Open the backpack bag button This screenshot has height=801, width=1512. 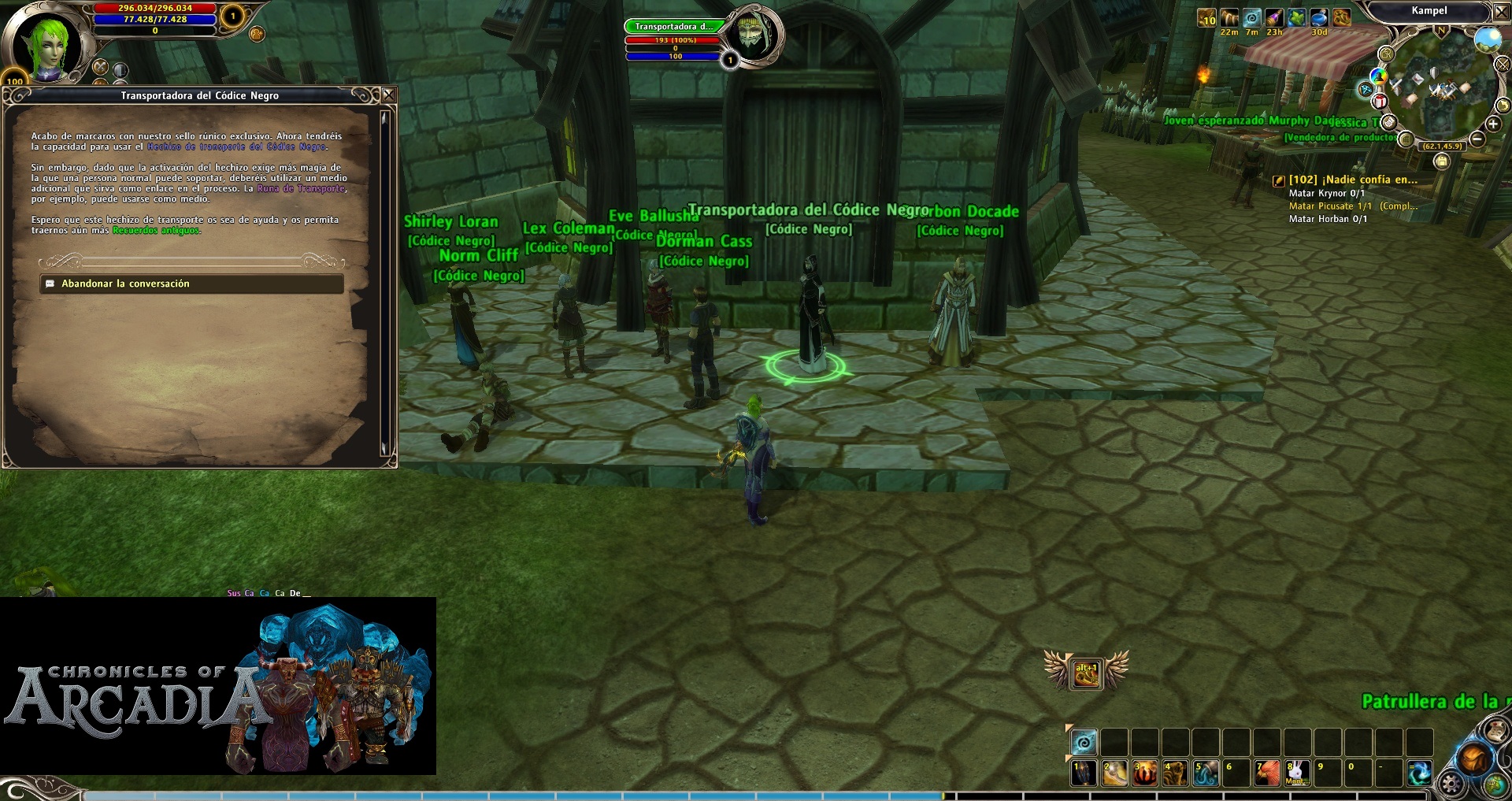pyautogui.click(x=1473, y=758)
